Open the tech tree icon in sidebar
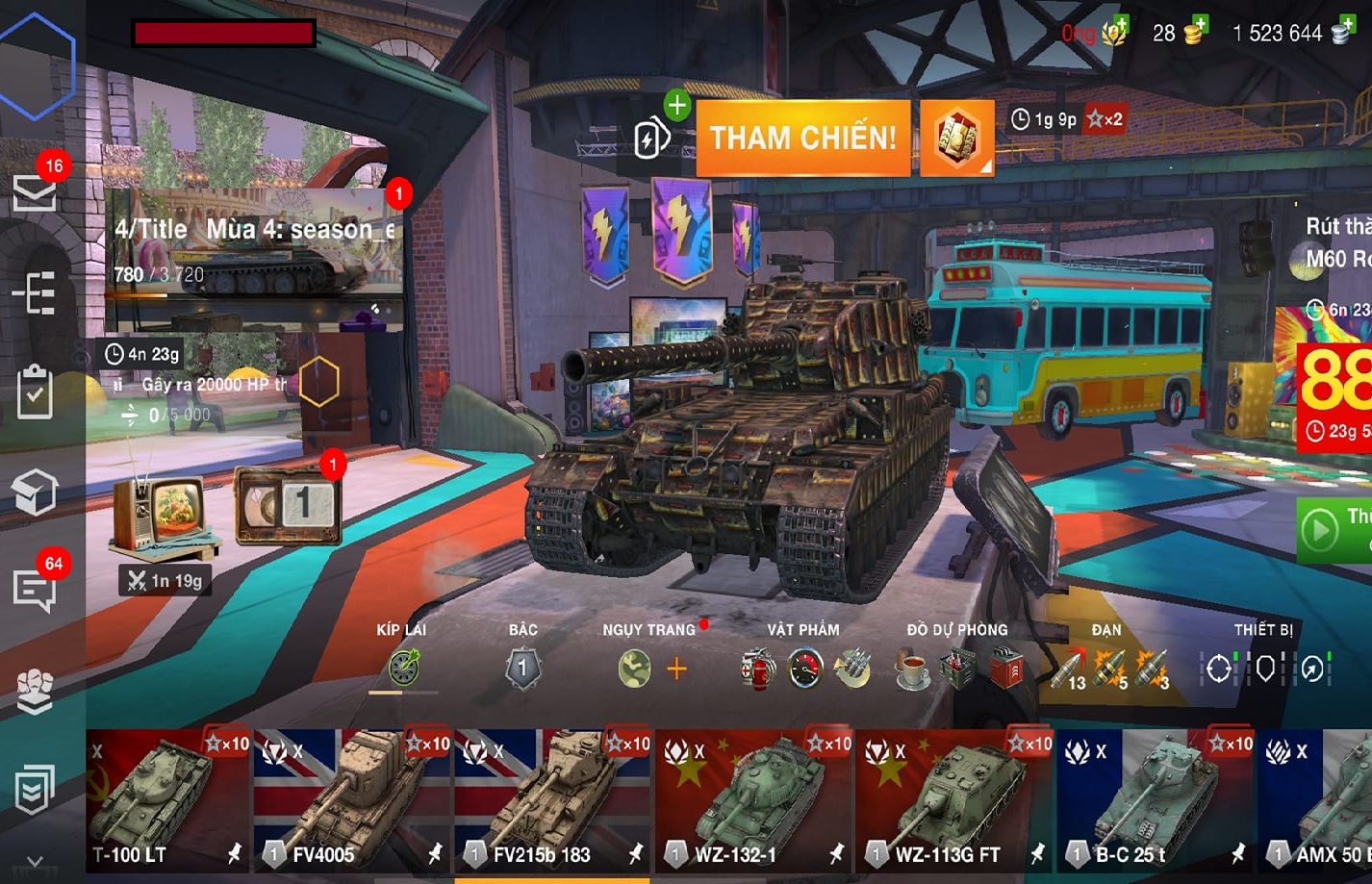 coord(35,293)
